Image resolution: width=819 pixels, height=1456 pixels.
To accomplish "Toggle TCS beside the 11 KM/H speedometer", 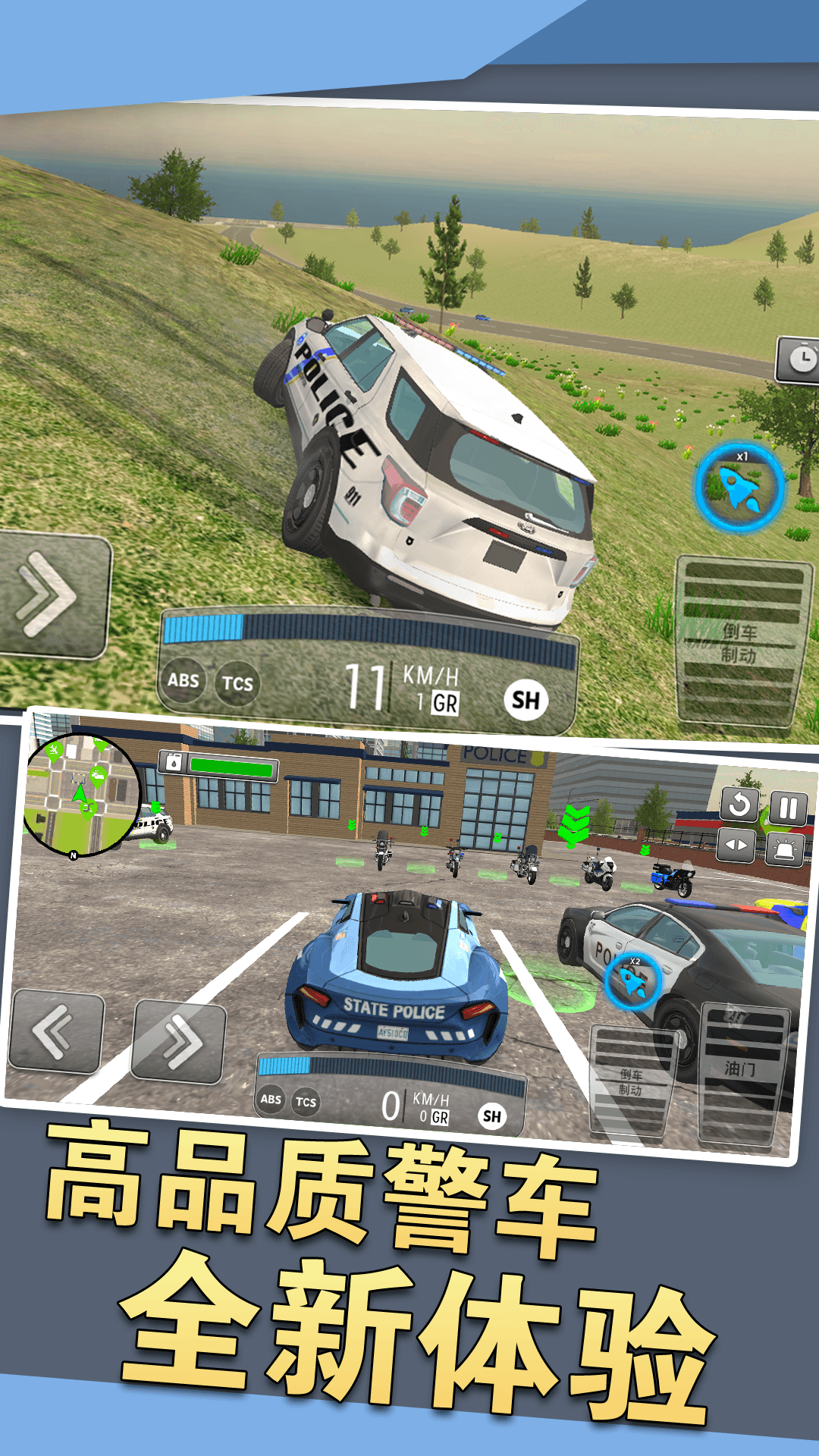I will point(237,683).
